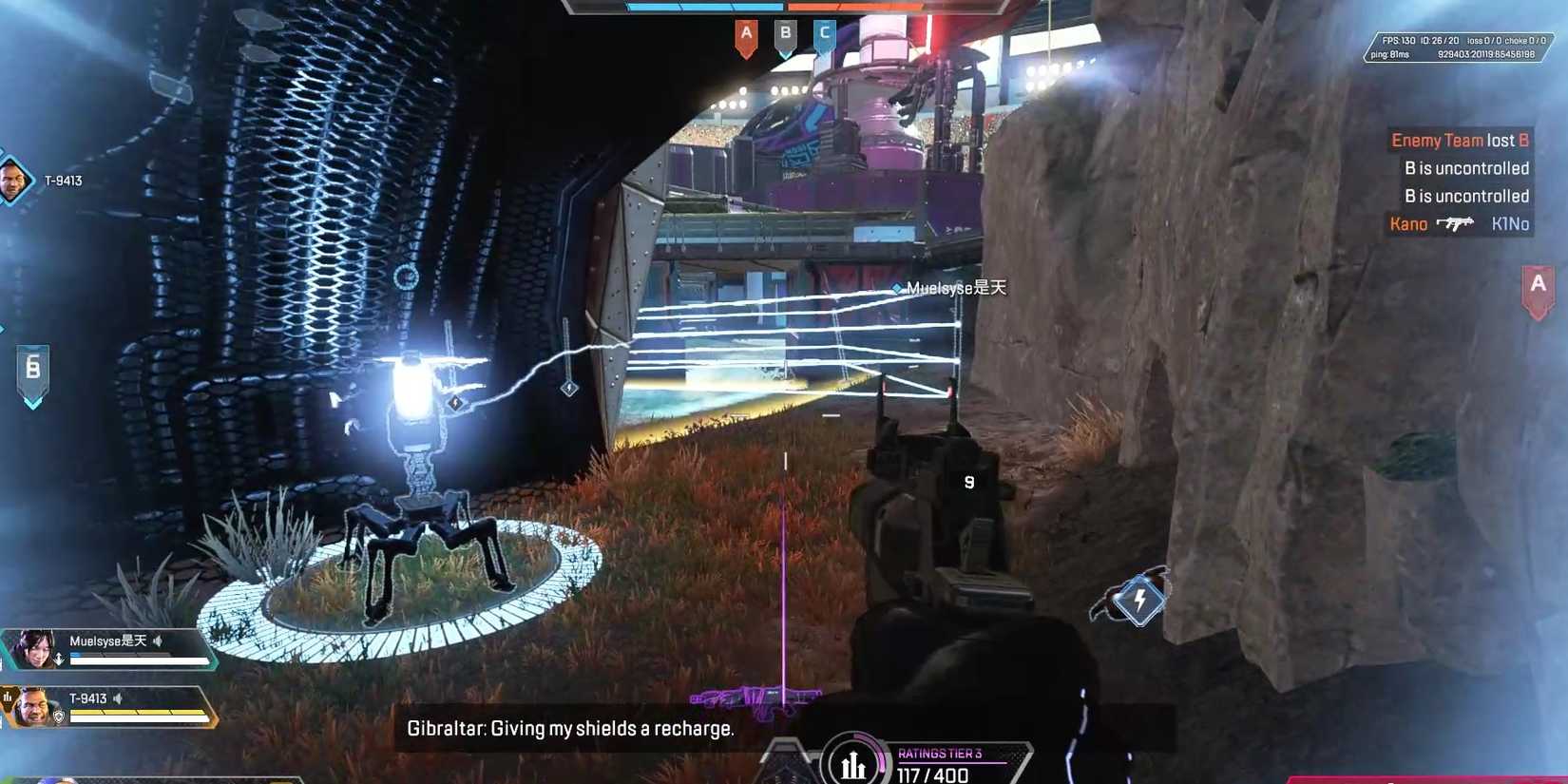Expand the hexagonal stat badge beside T-9413
Viewport: 1568px width, 784px height.
click(x=9, y=697)
